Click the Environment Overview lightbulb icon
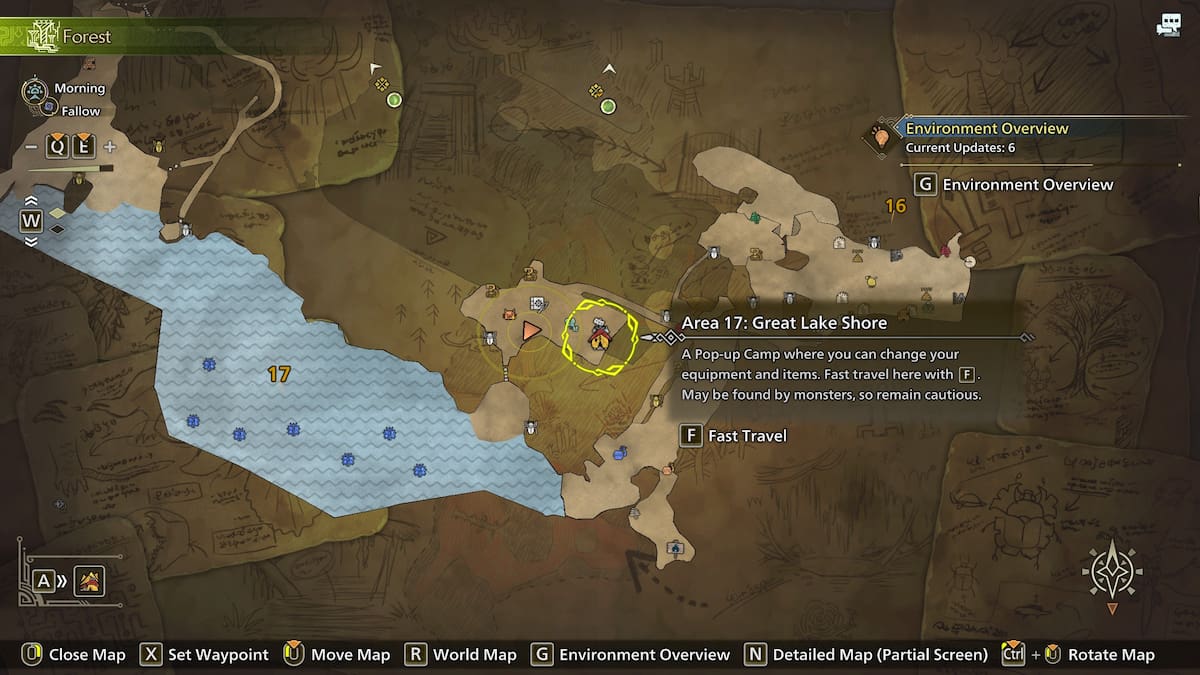1200x675 pixels. (881, 138)
